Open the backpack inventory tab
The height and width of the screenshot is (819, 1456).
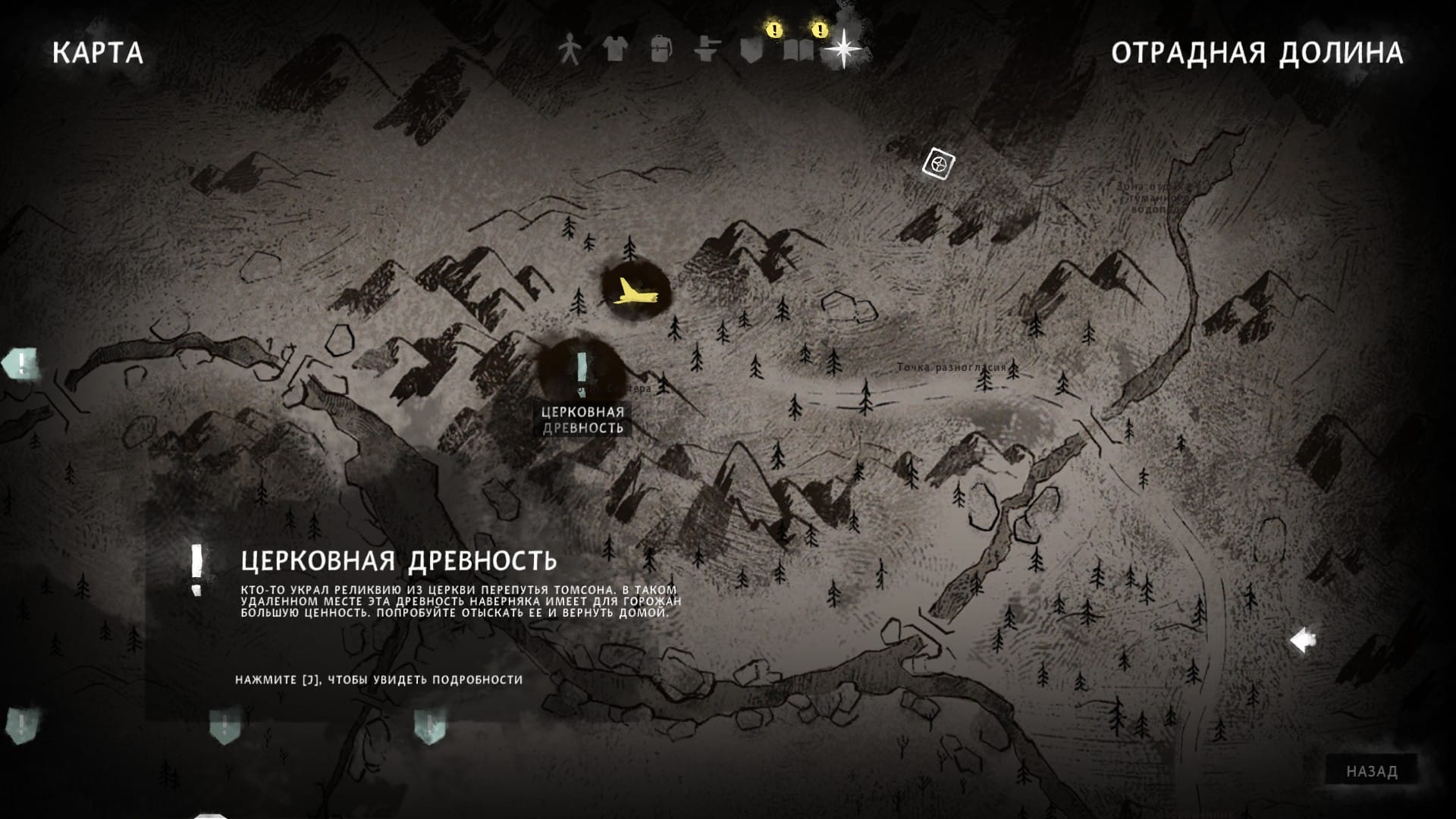[661, 49]
